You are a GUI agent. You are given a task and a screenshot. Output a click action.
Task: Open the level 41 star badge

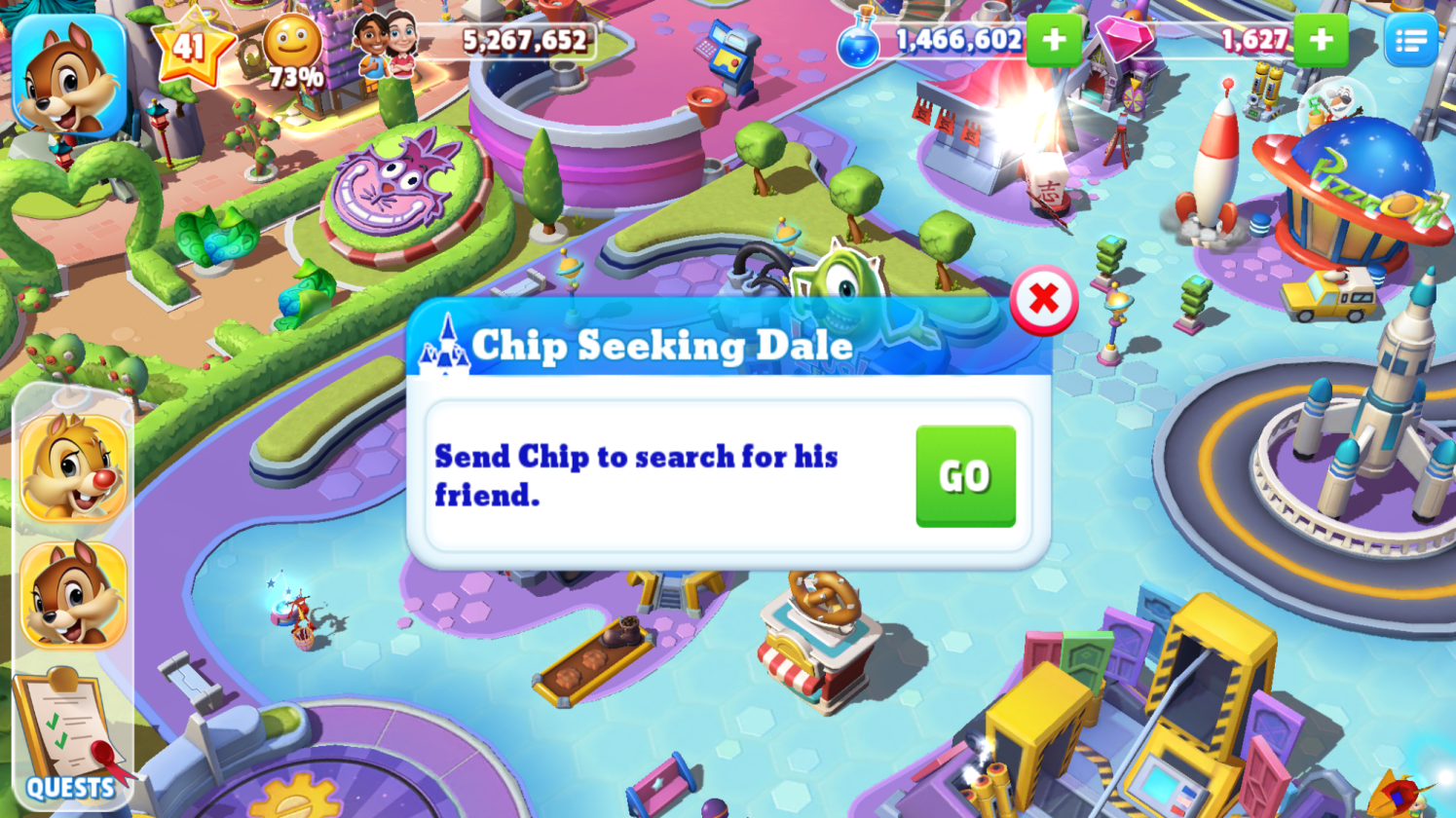coord(191,45)
